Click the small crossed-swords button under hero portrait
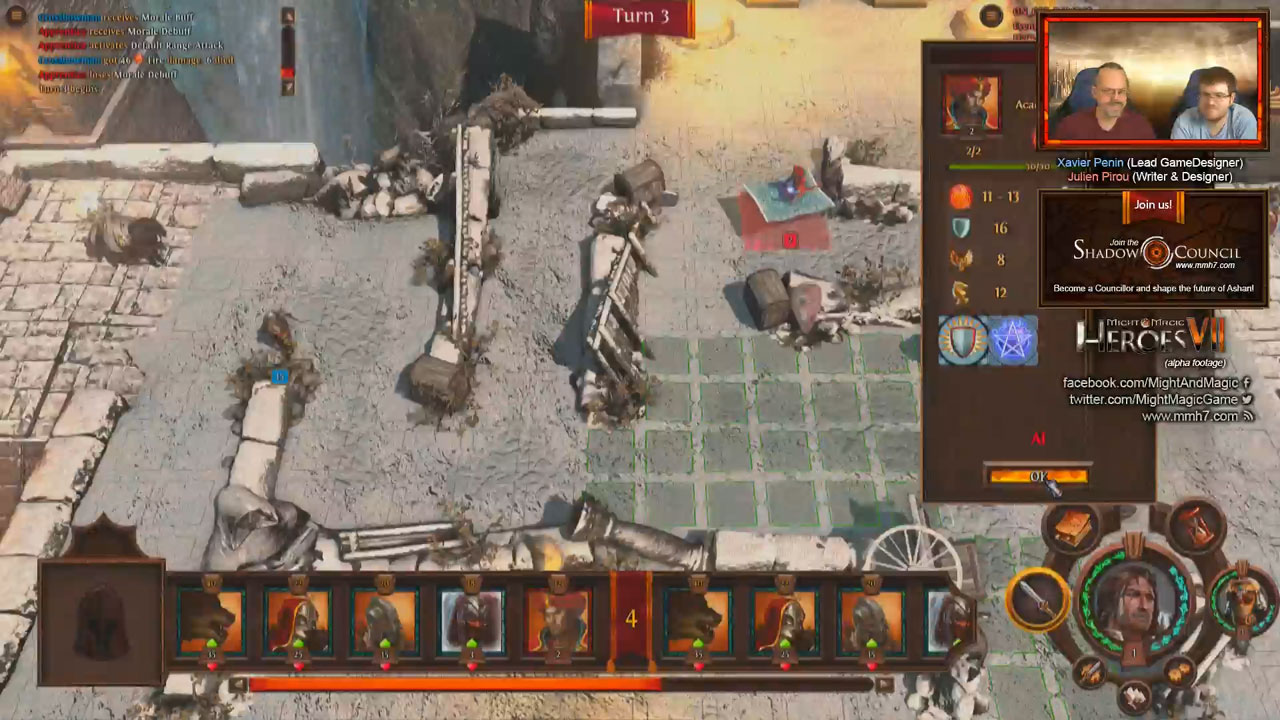Image resolution: width=1280 pixels, height=720 pixels. click(x=1090, y=672)
